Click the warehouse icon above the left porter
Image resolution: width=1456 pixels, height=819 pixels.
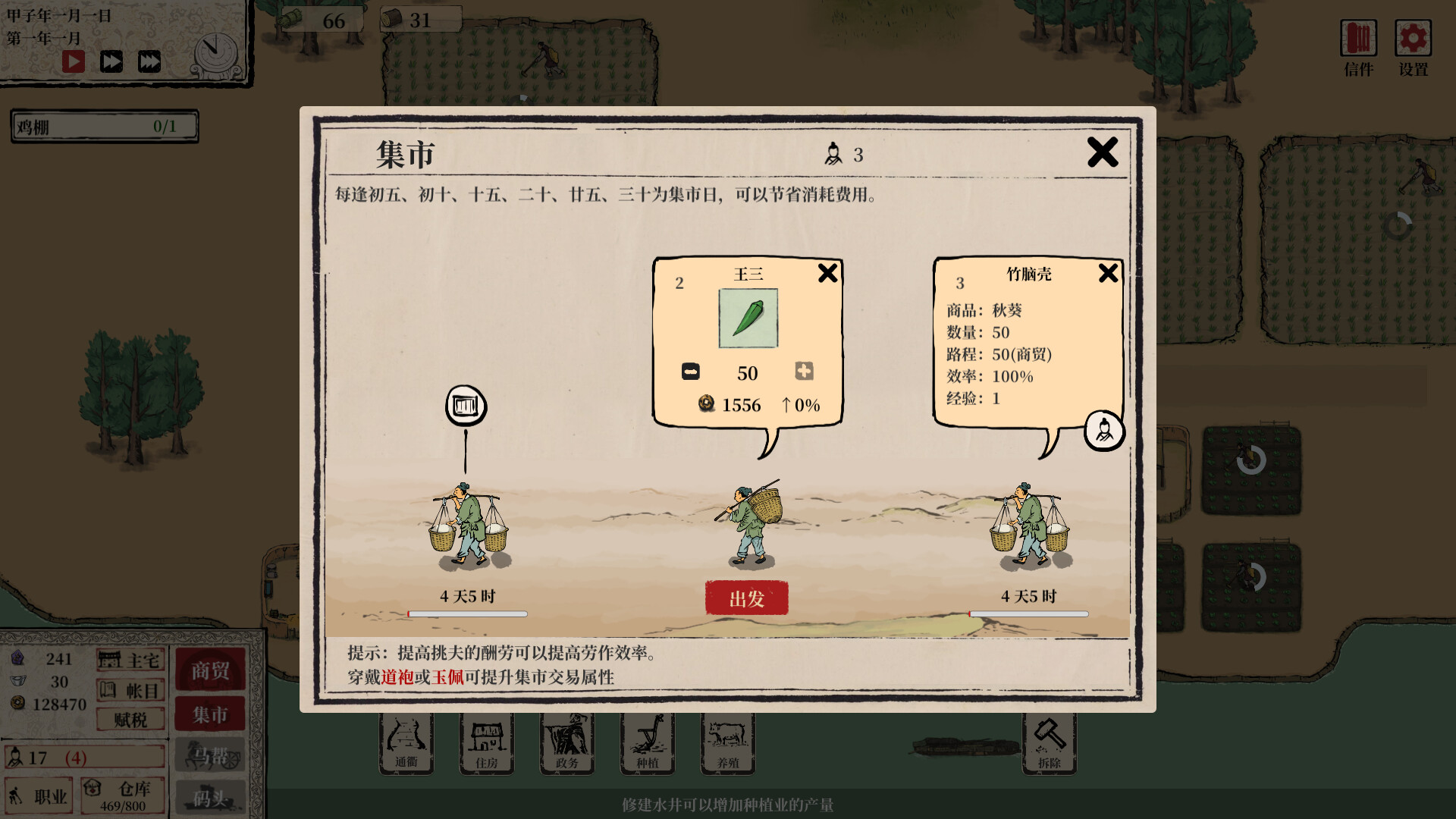466,406
